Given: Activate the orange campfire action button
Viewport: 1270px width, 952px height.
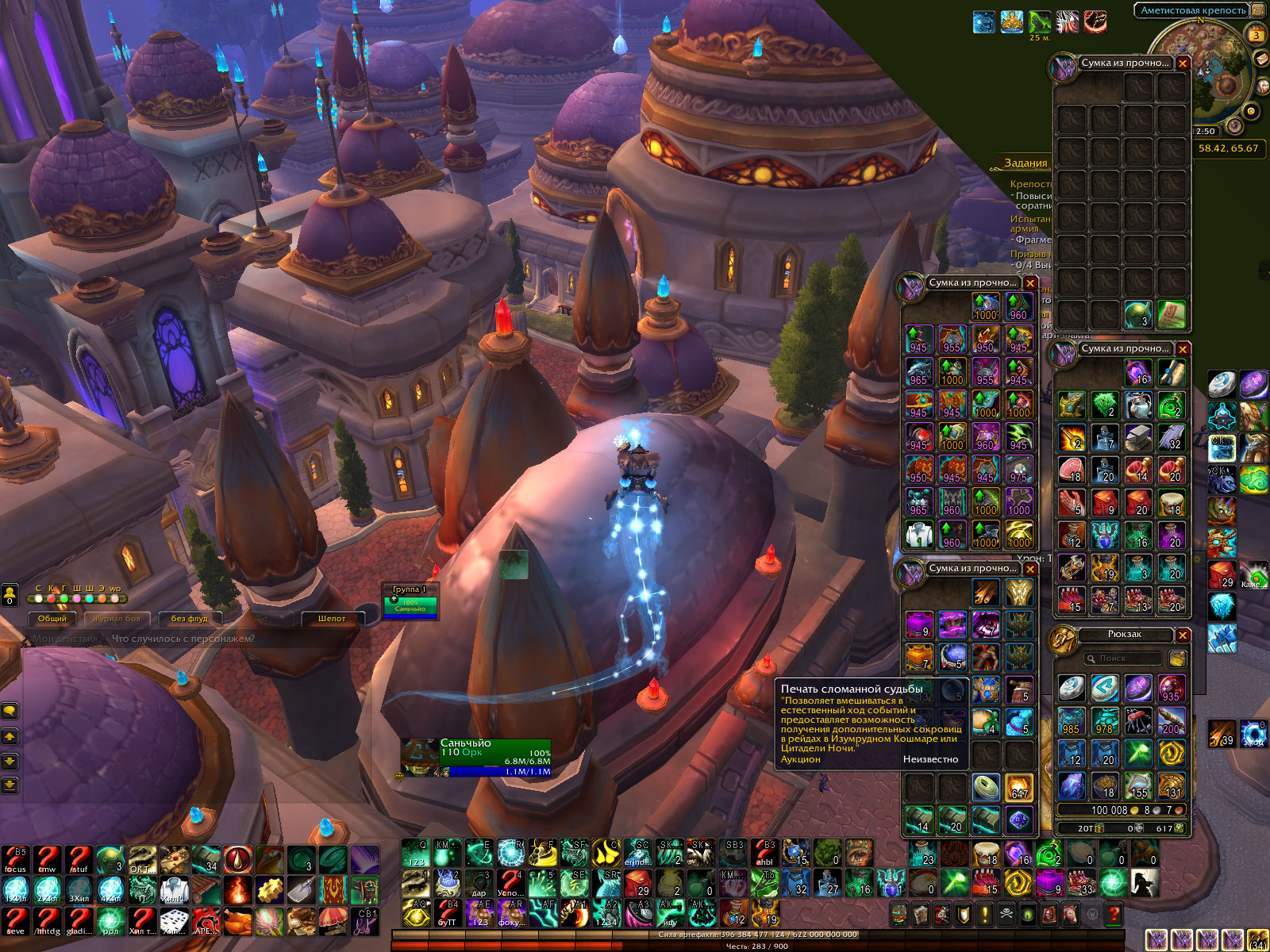Looking at the screenshot, I should pos(237,890).
